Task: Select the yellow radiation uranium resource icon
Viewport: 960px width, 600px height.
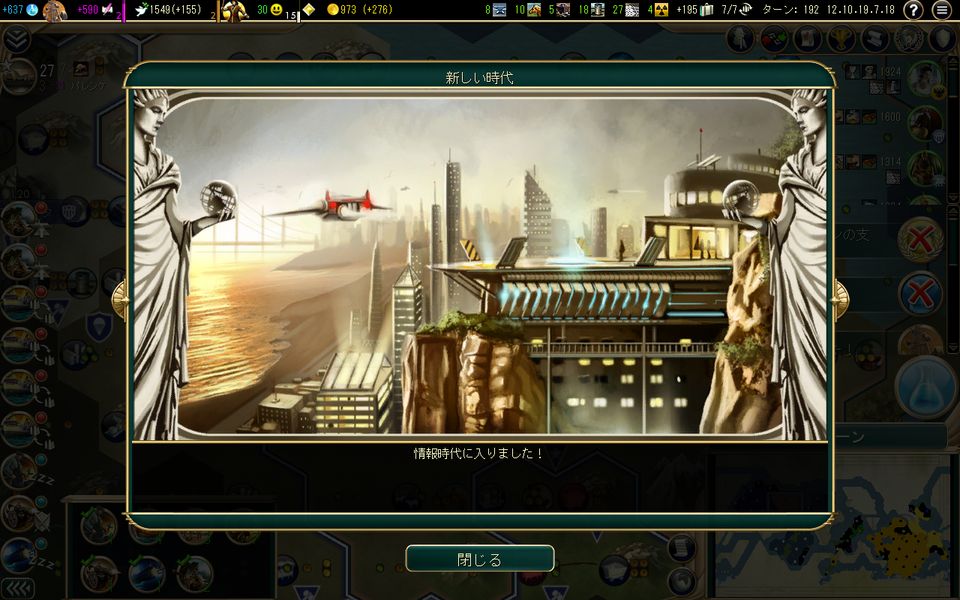Action: pos(662,10)
